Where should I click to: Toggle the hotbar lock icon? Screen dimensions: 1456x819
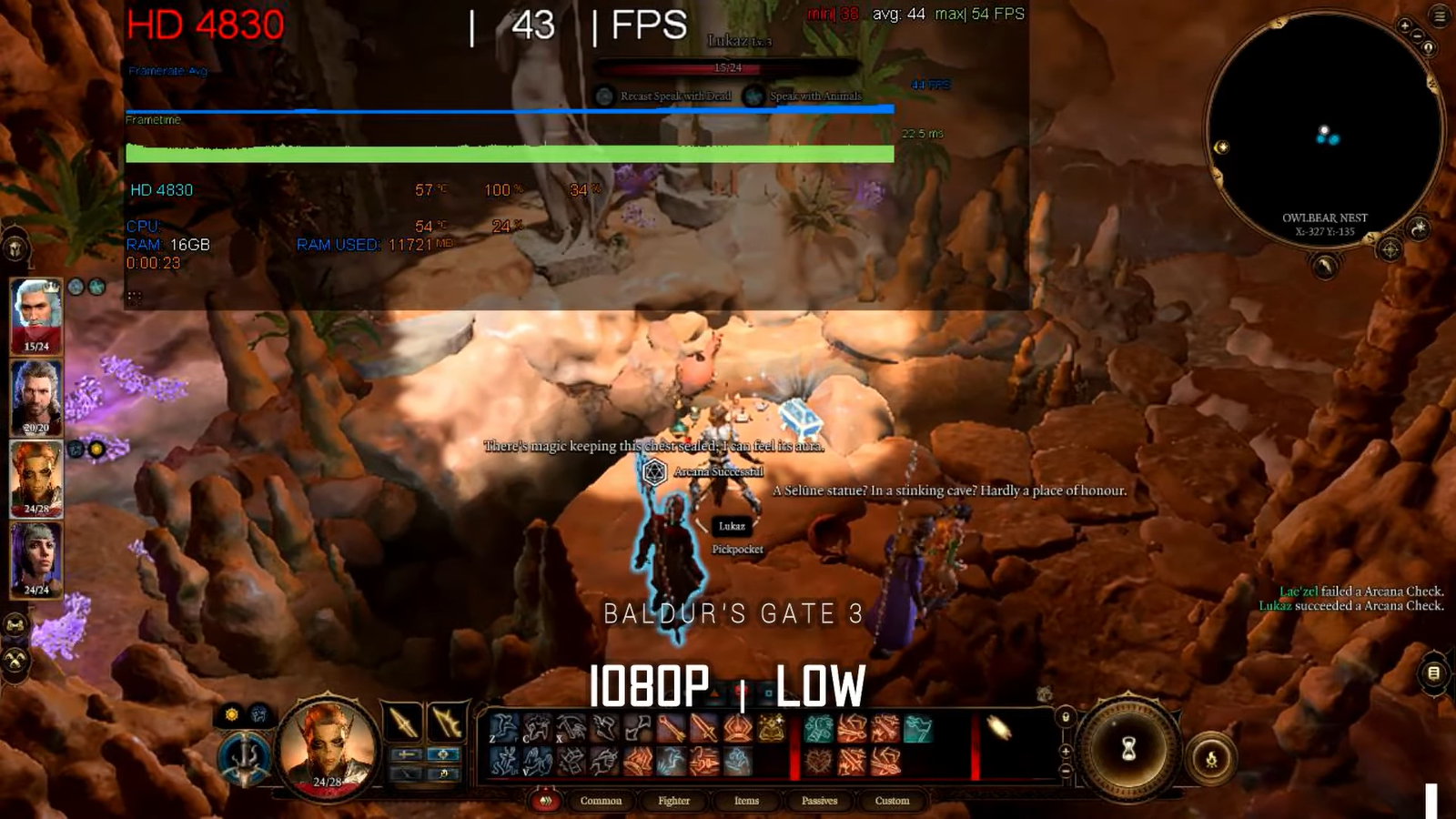click(x=1066, y=717)
